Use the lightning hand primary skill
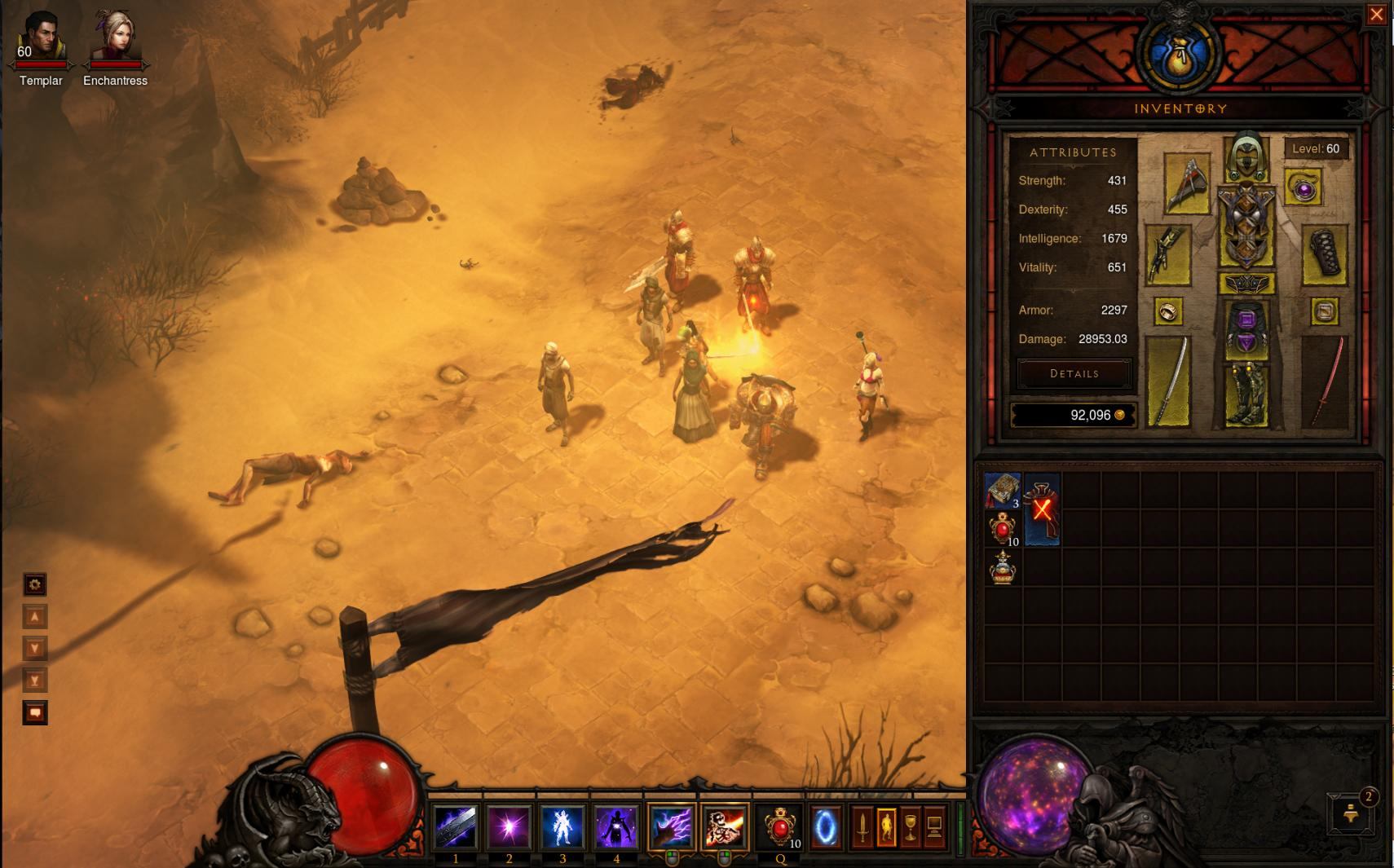The height and width of the screenshot is (868, 1394). tap(670, 826)
